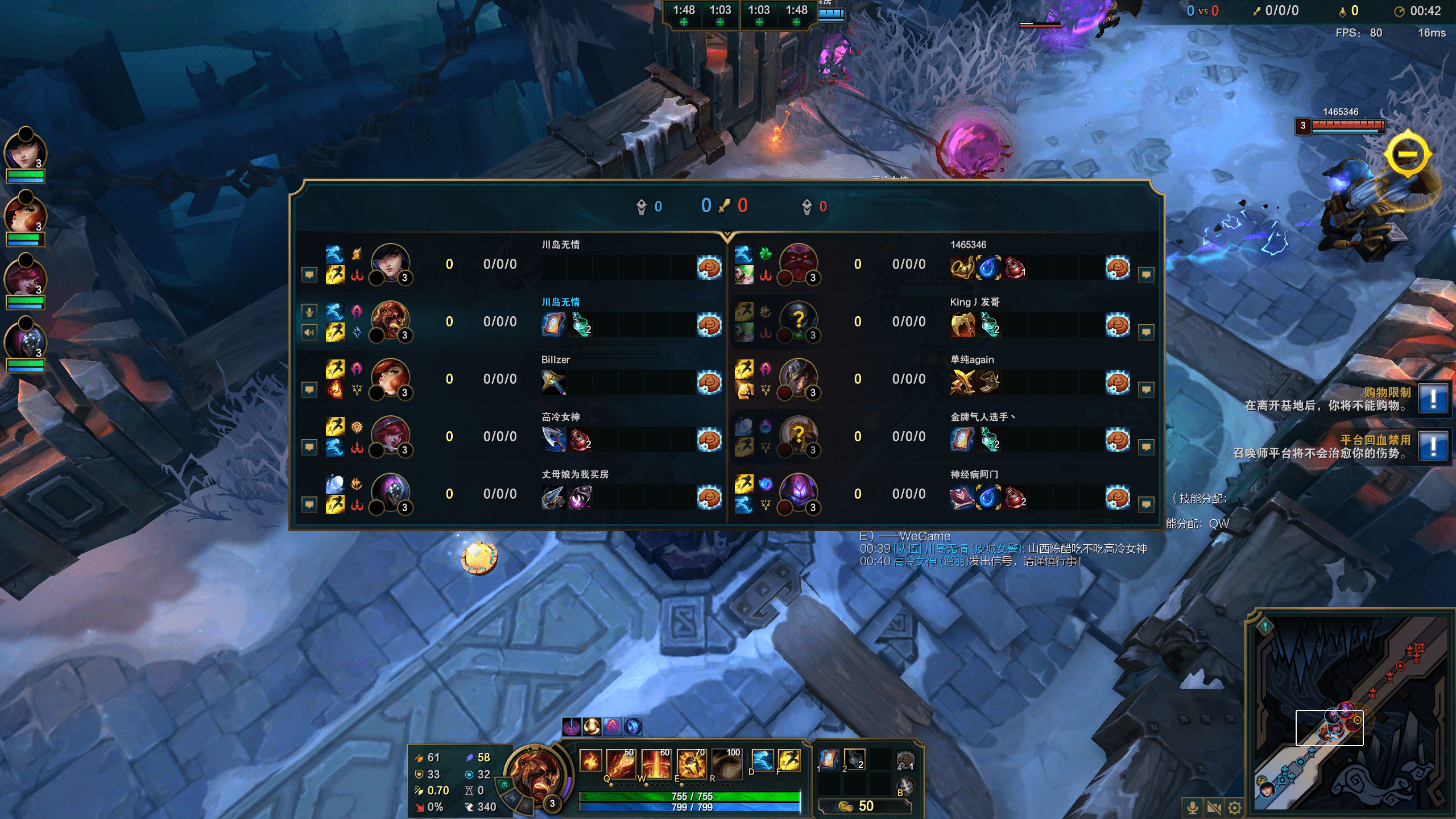The width and height of the screenshot is (1456, 819).
Task: Mute chat for enemy 神经病阿门
Action: 1146,504
